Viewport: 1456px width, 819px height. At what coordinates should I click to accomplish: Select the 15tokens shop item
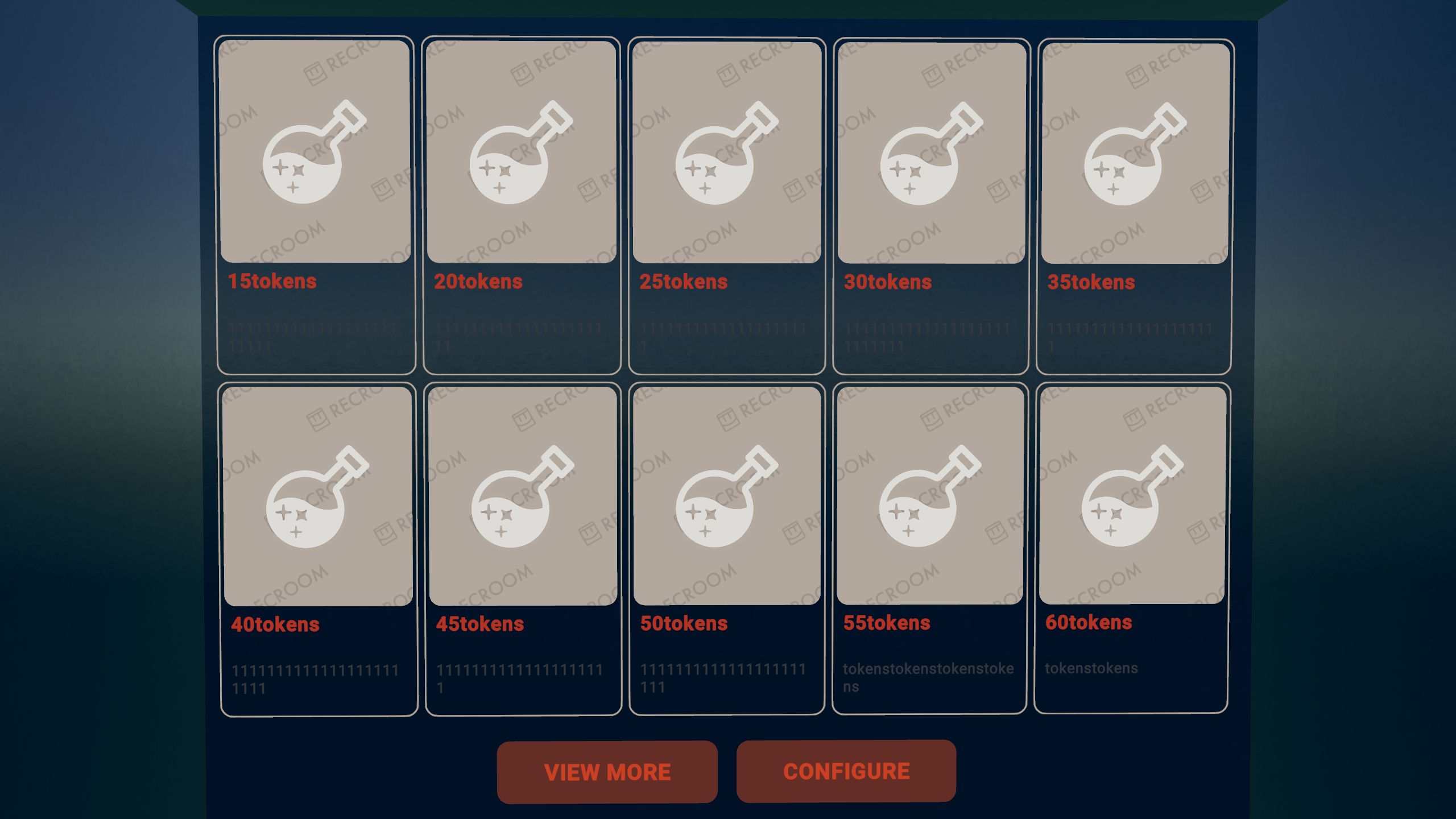point(316,205)
